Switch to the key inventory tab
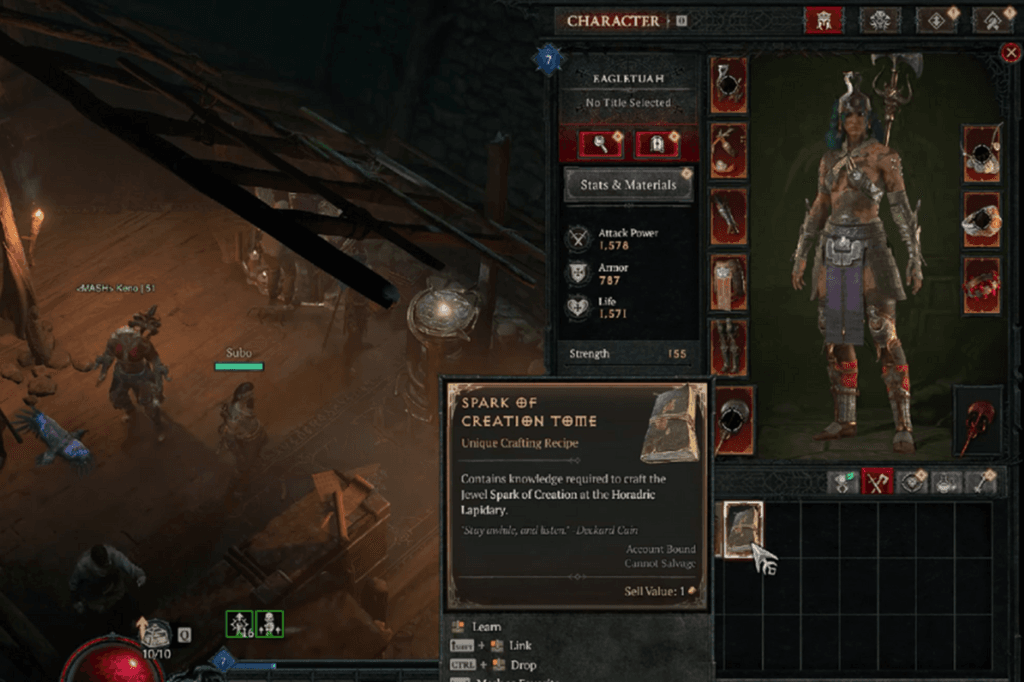Image resolution: width=1024 pixels, height=682 pixels. tap(982, 482)
